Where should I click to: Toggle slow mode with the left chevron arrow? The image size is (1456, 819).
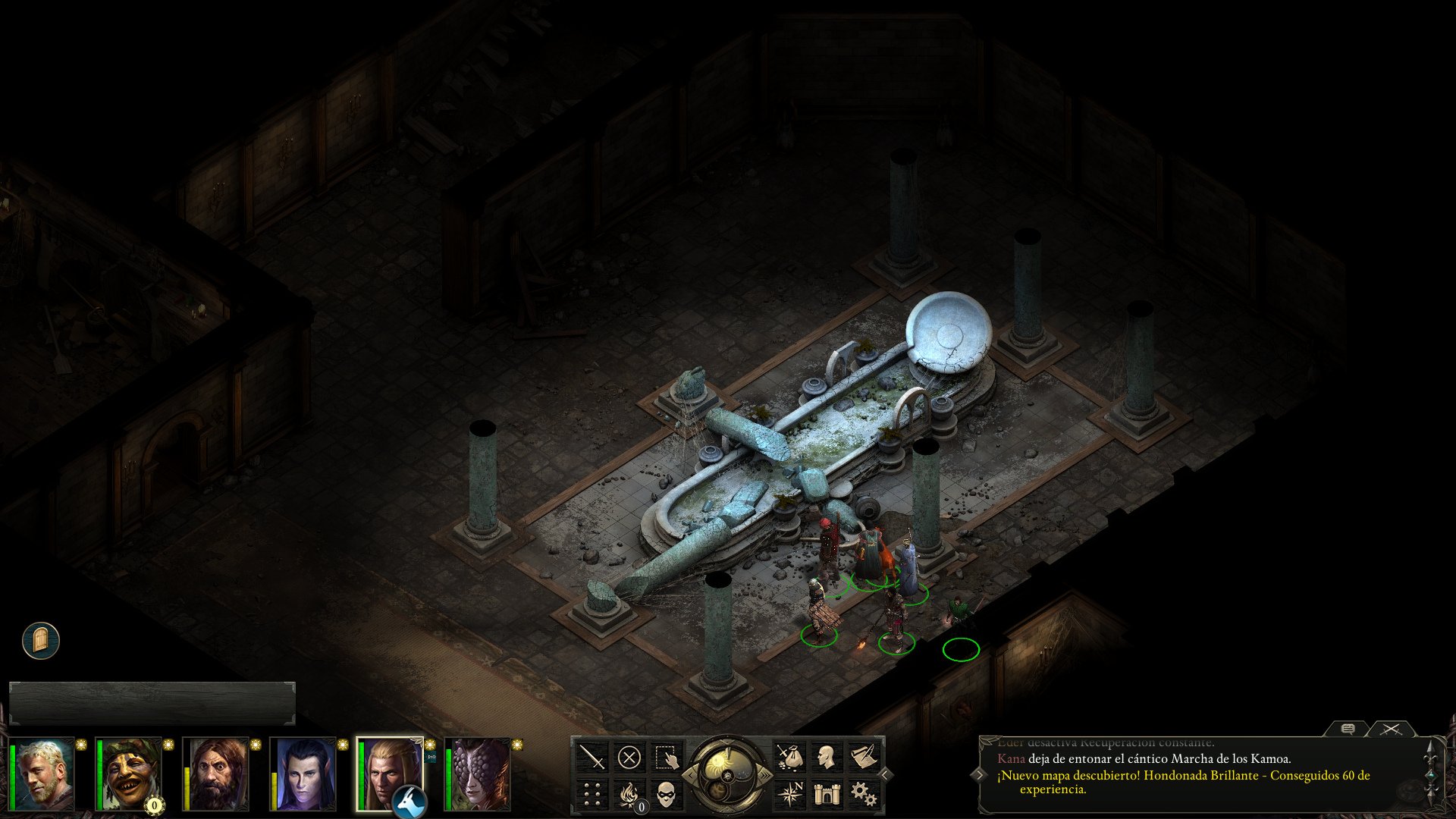pos(690,775)
